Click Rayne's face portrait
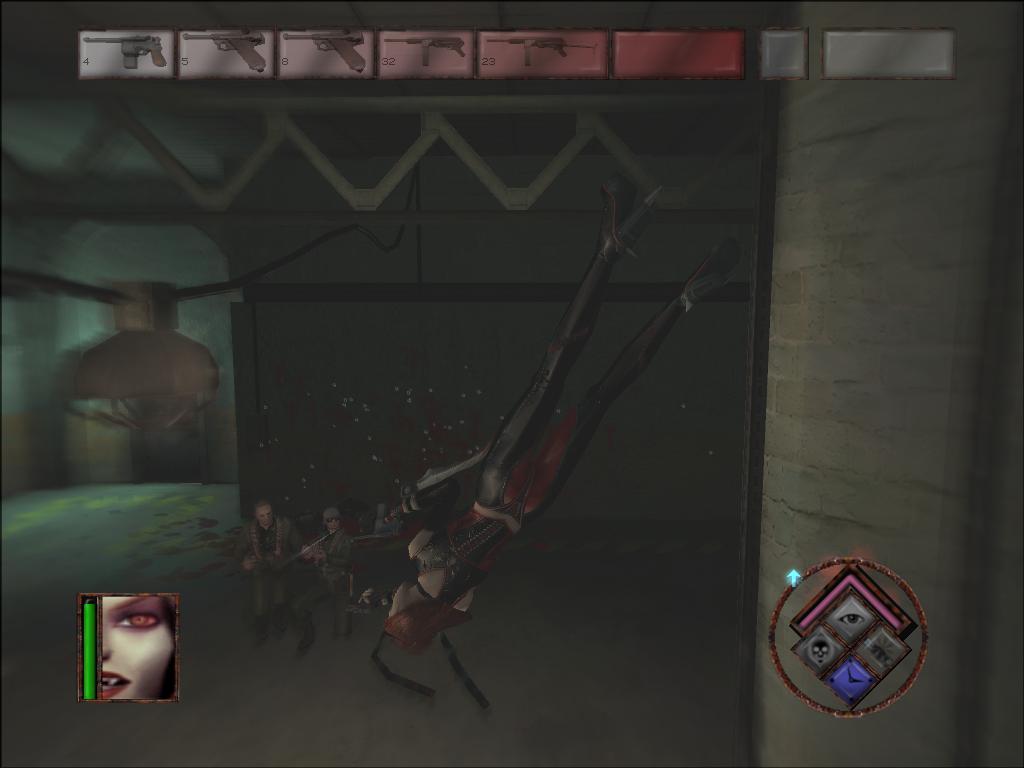The width and height of the screenshot is (1024, 768). (x=139, y=647)
